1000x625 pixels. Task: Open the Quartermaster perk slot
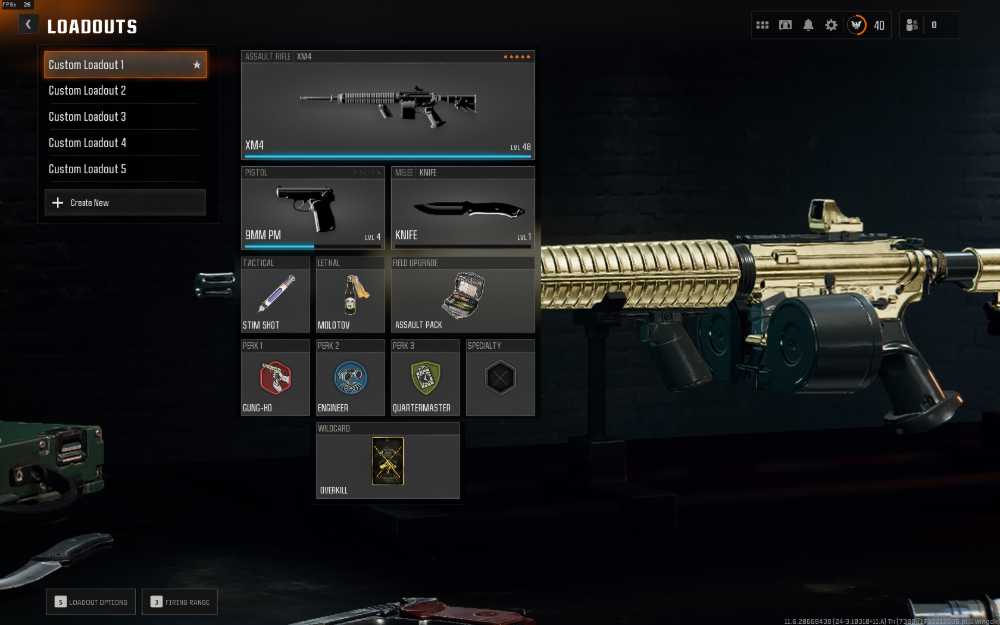[x=425, y=378]
